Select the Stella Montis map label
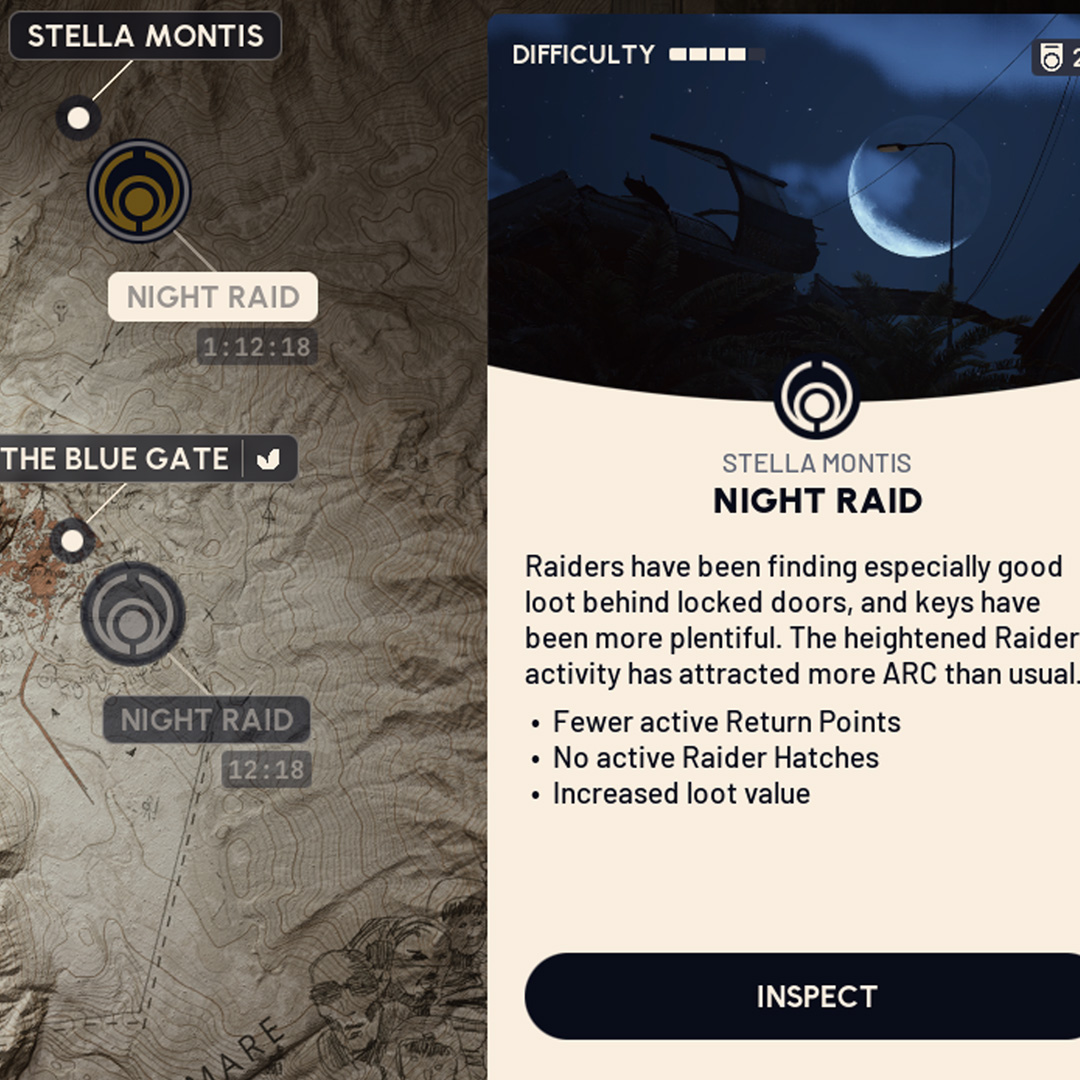 pos(145,37)
